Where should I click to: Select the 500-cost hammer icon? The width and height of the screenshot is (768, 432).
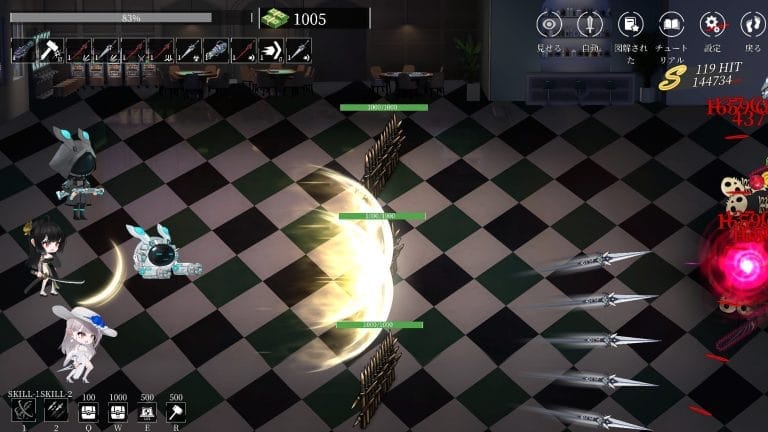coord(176,412)
